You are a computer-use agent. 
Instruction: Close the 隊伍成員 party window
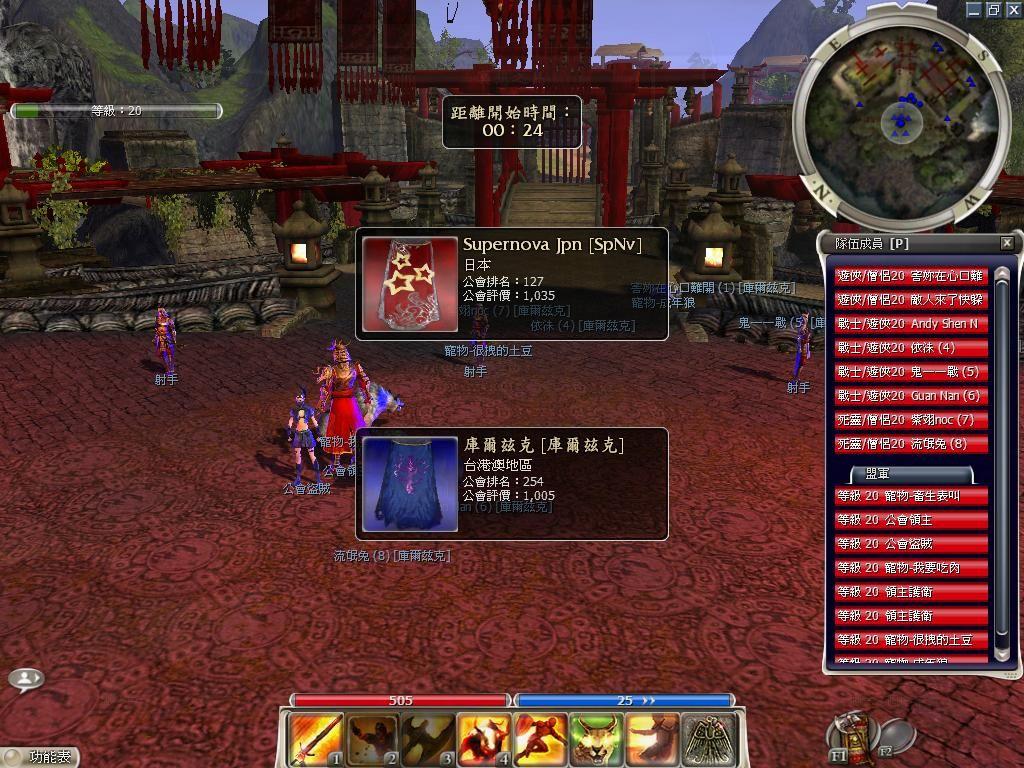click(1007, 243)
